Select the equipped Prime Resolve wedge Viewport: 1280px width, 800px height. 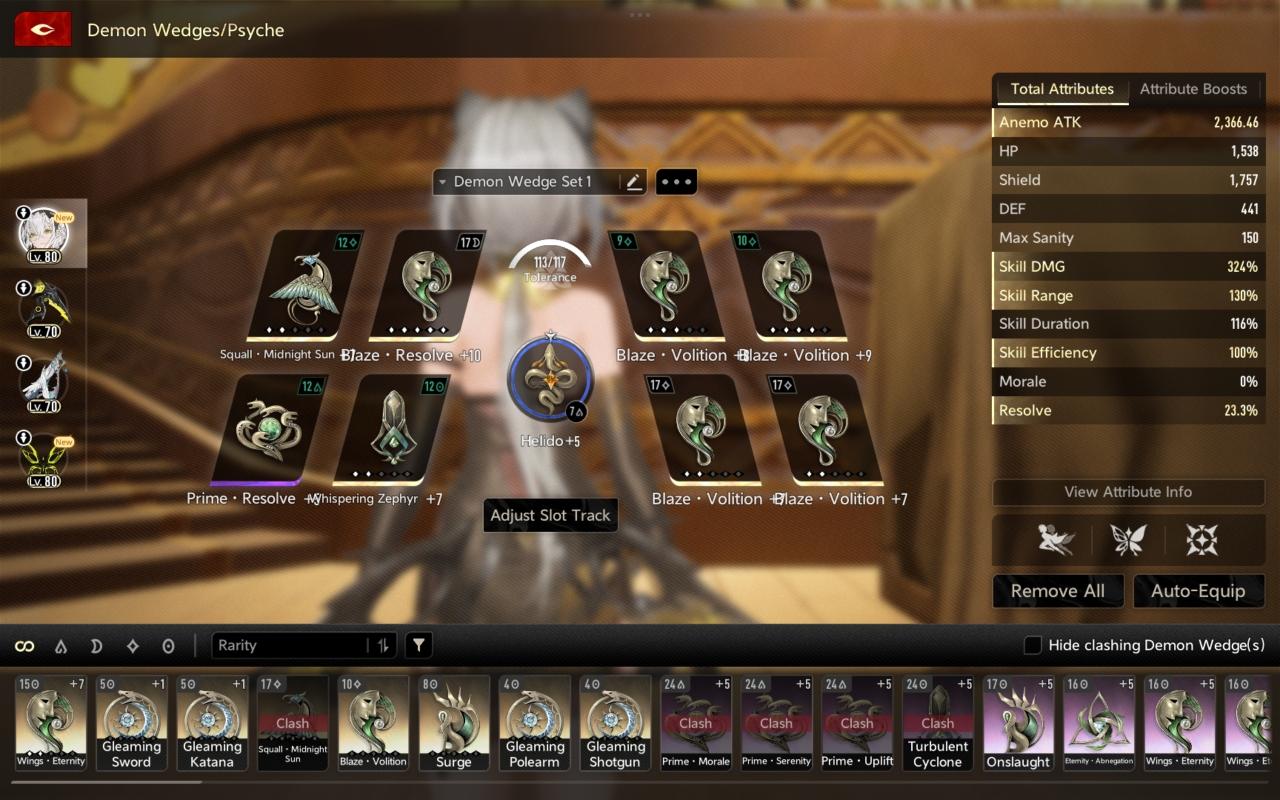[270, 430]
